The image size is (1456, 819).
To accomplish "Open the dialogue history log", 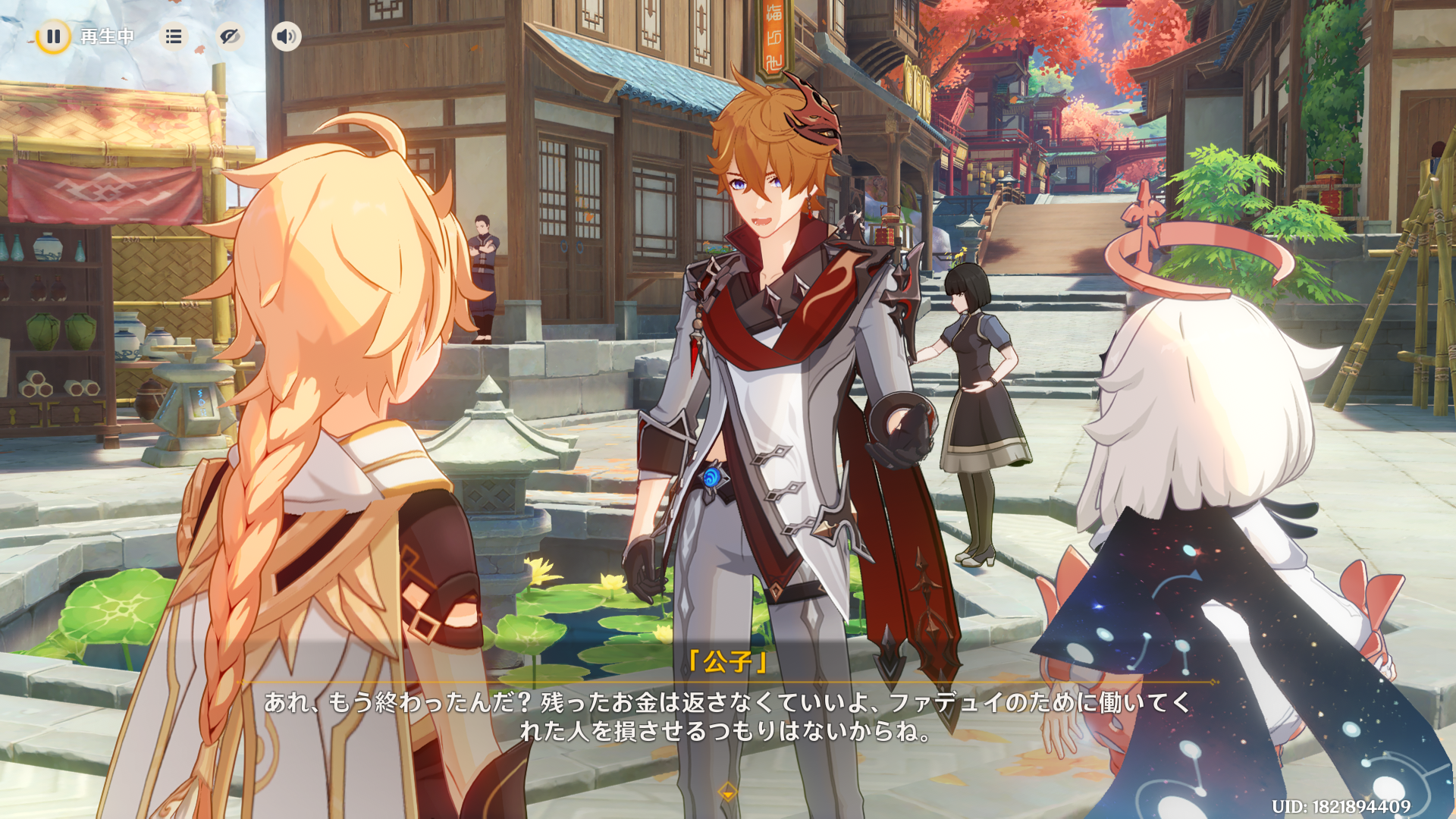I will point(174,36).
